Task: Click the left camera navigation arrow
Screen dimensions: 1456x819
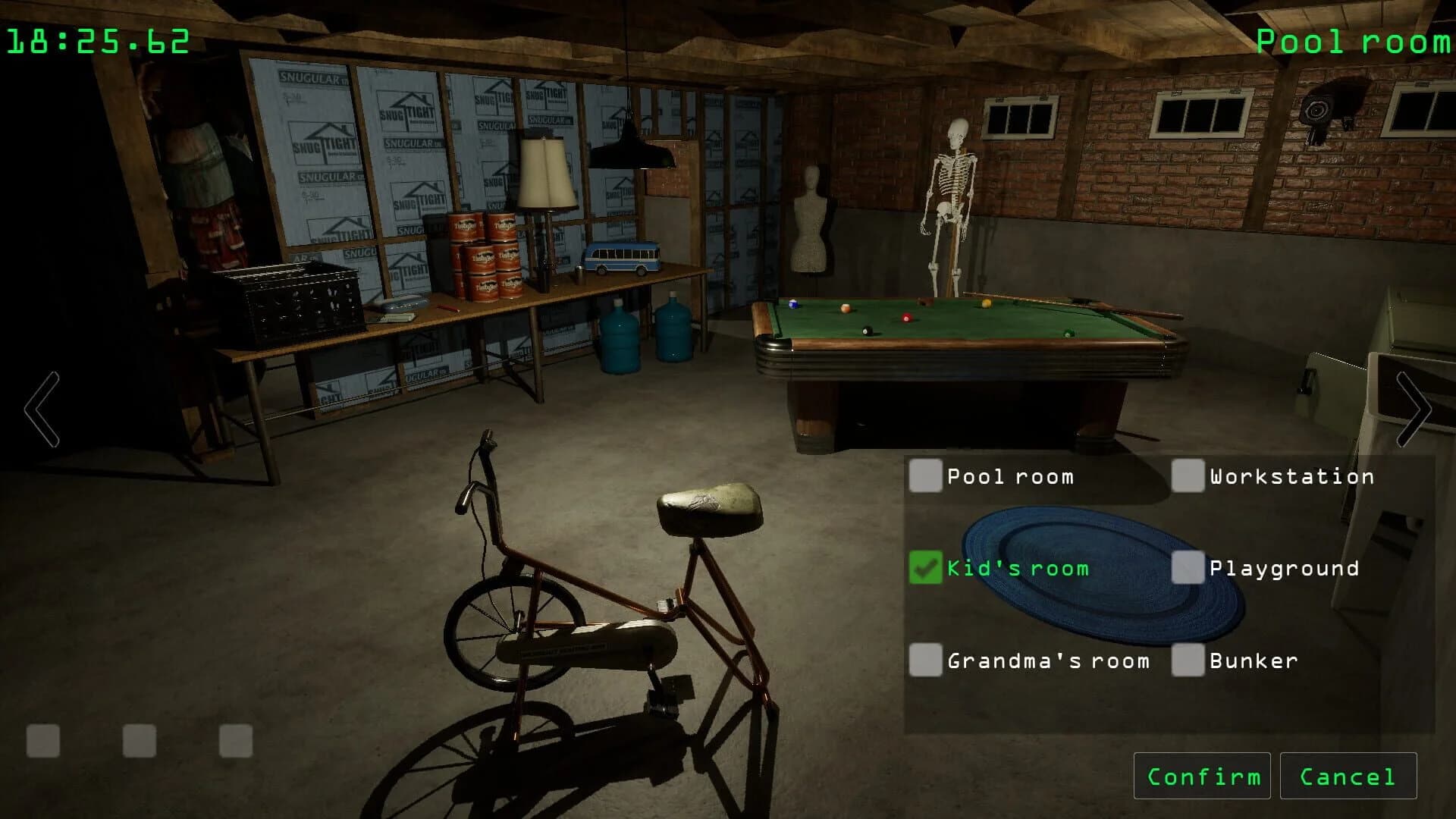Action: point(43,409)
